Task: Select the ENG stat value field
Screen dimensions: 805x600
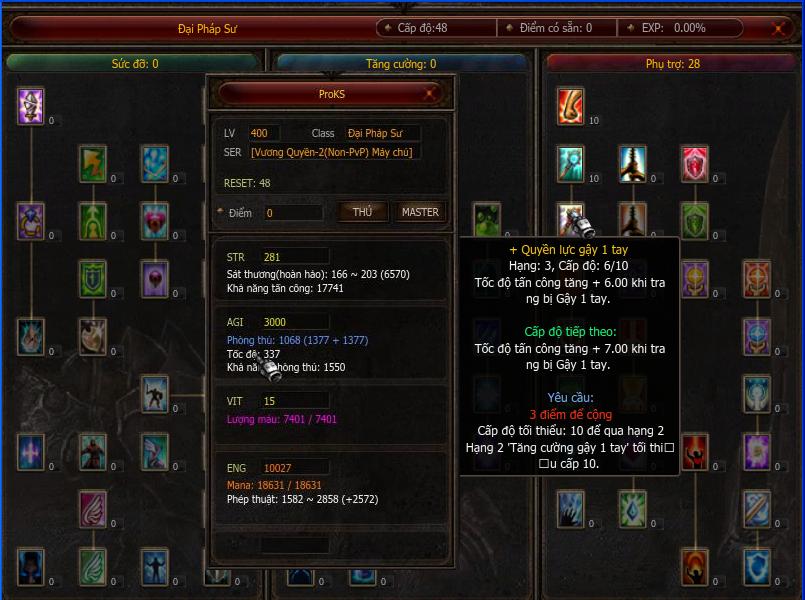Action: tap(295, 468)
